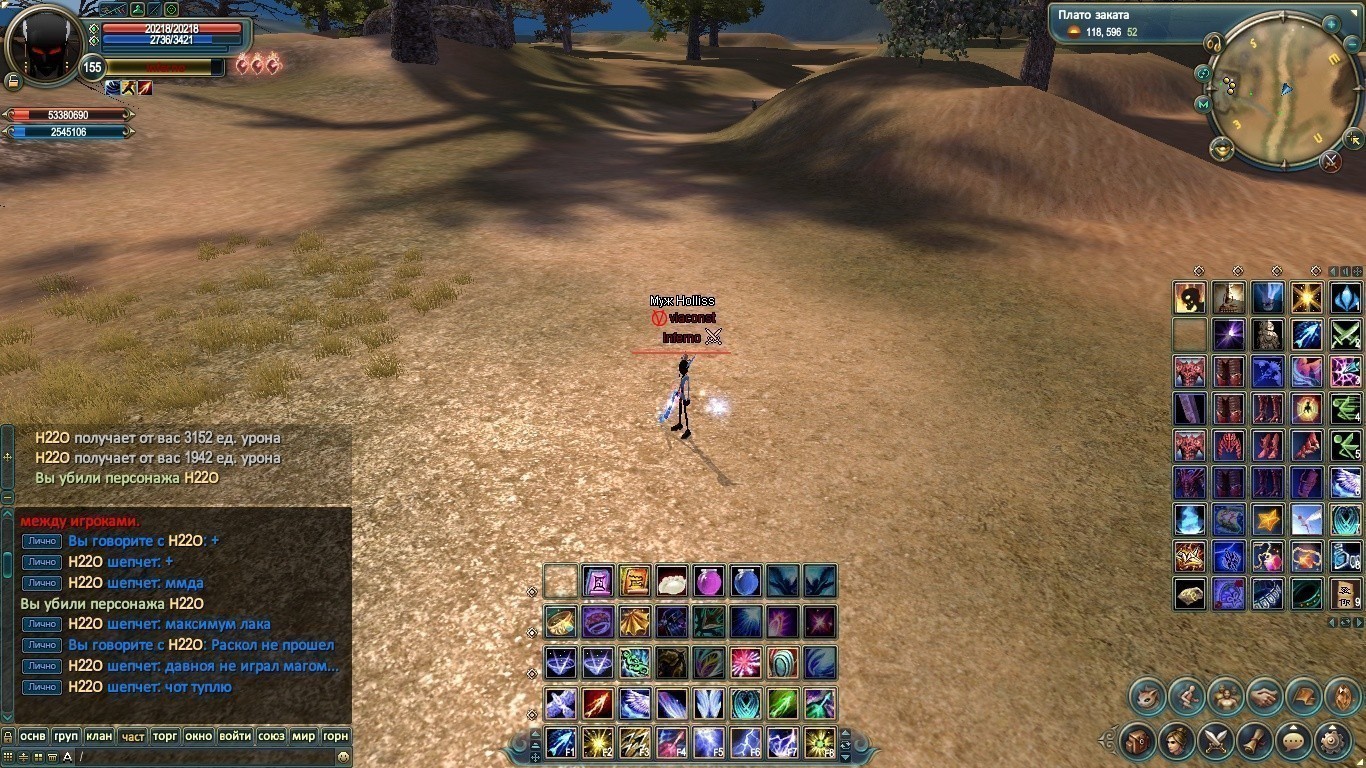Open the crossed-swords skills menu button

pyautogui.click(x=1216, y=741)
